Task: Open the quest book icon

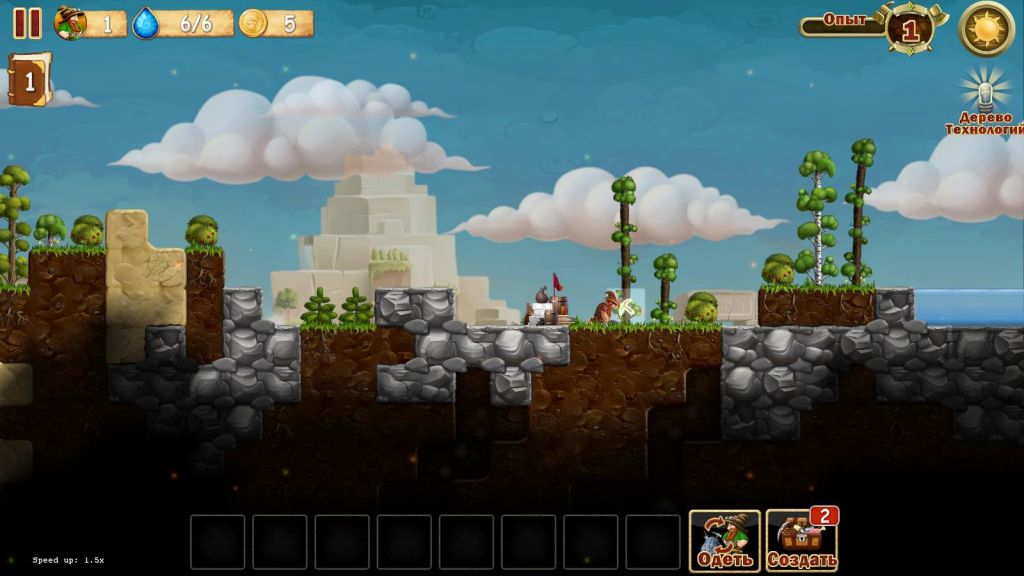Action: tap(29, 81)
